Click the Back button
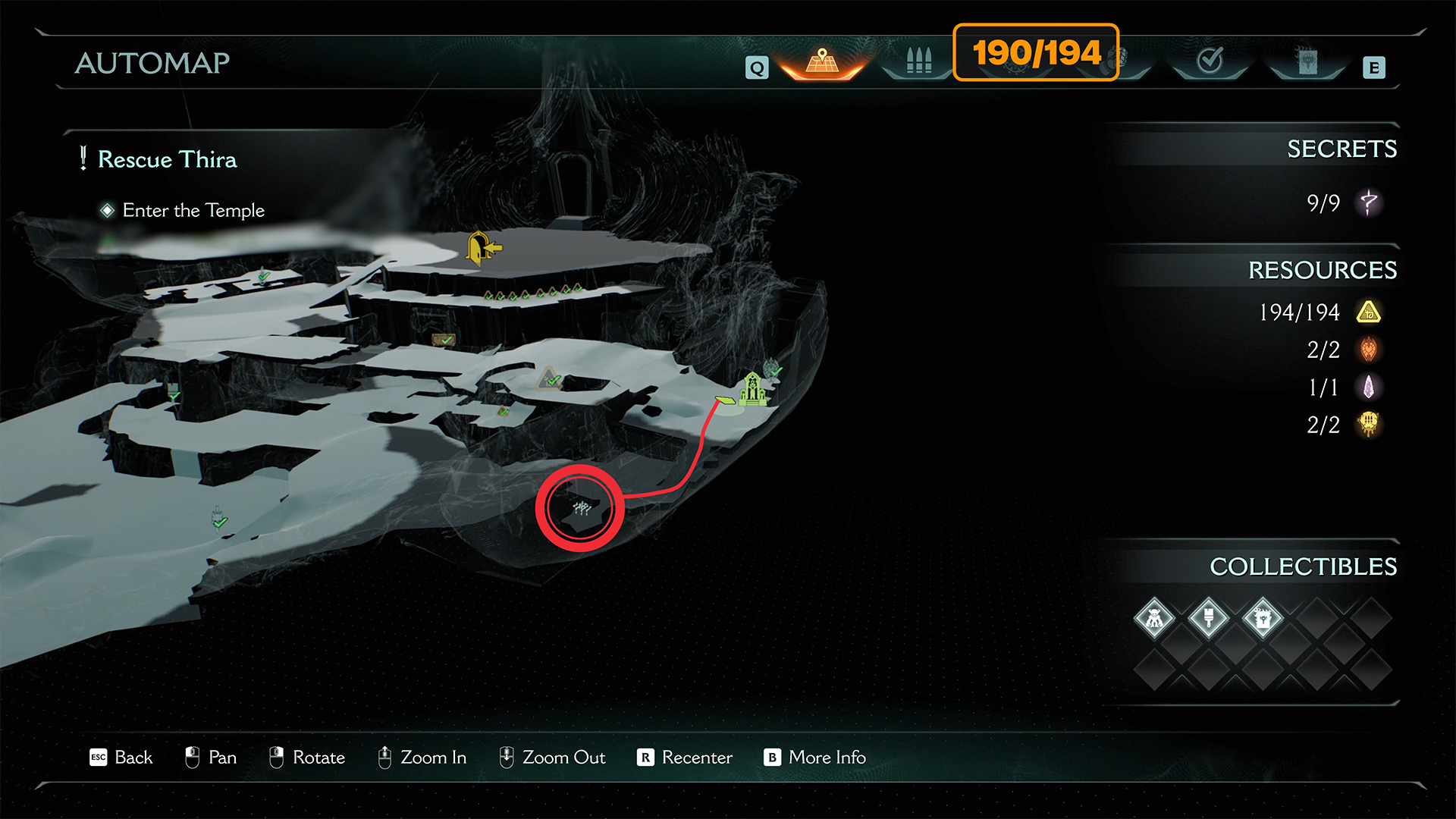1456x819 pixels. [121, 757]
